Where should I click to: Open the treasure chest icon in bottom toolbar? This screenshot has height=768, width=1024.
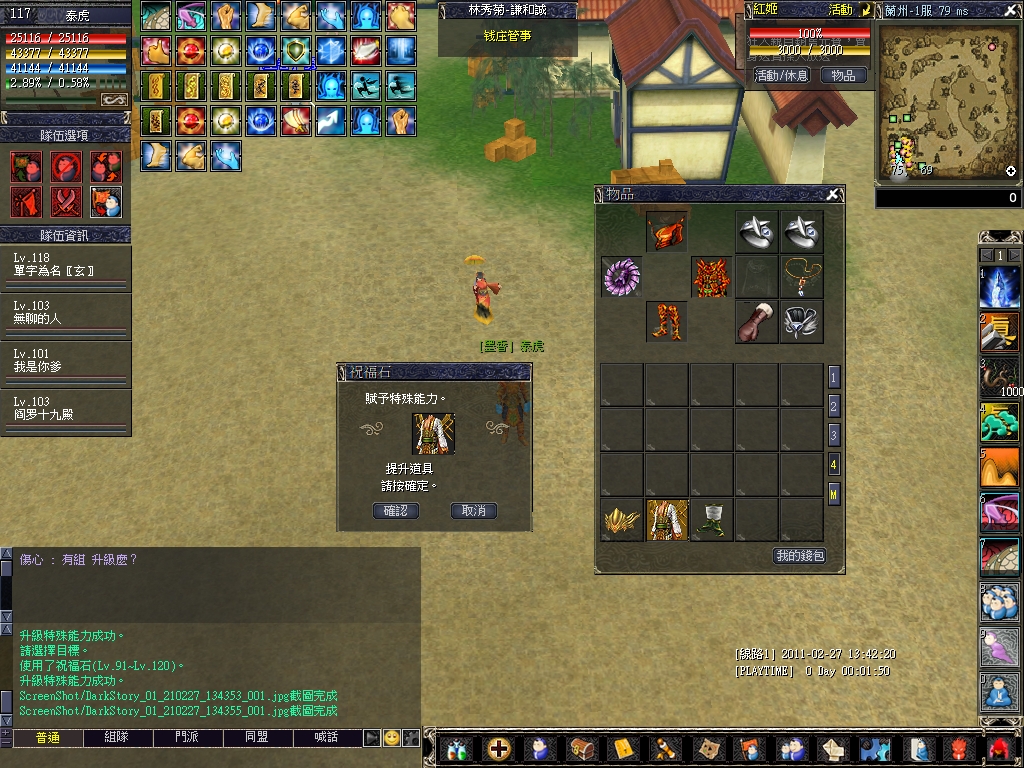coord(581,748)
